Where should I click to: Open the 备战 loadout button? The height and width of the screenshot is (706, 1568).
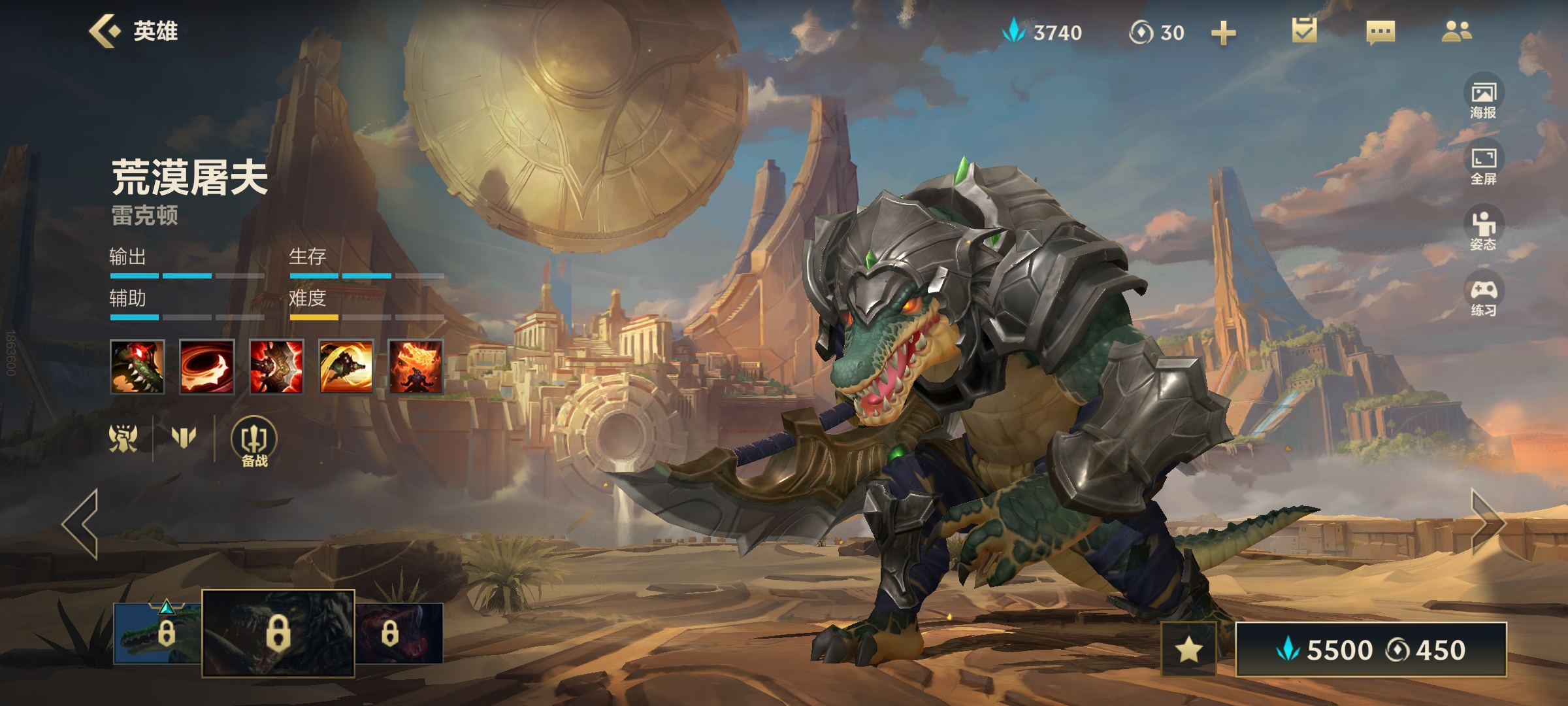tap(254, 442)
